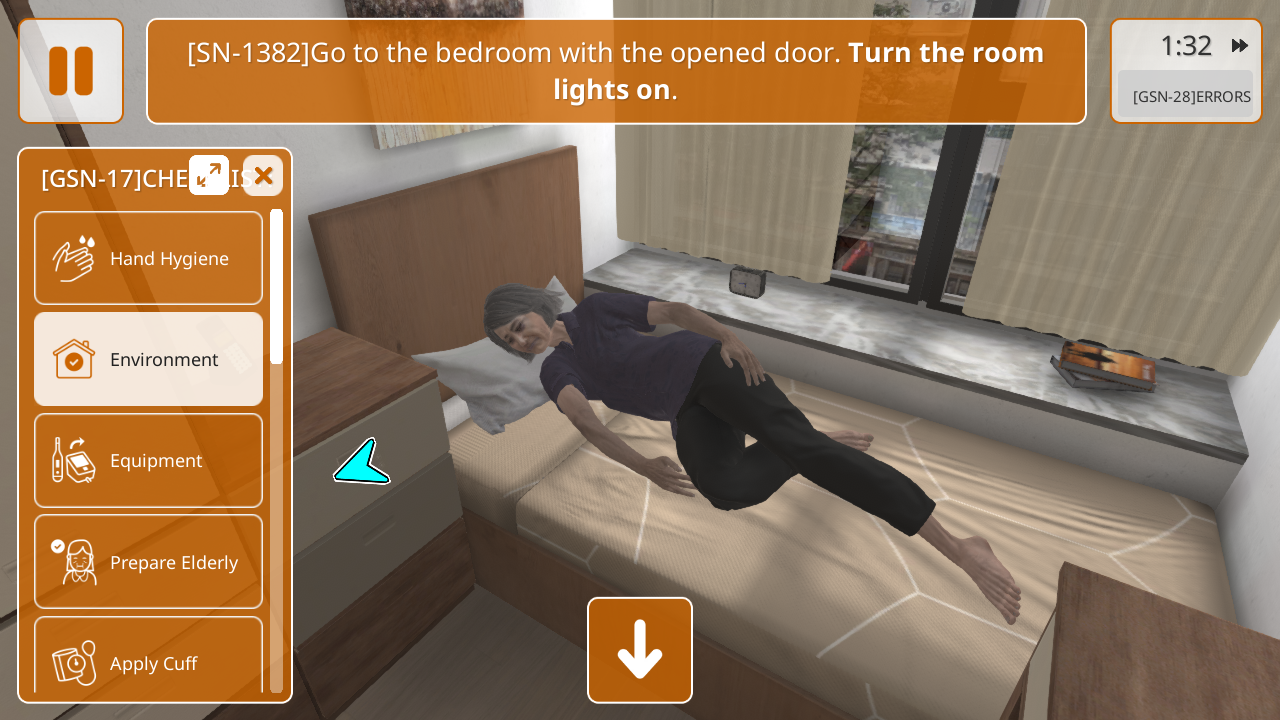This screenshot has height=720, width=1280.
Task: Expand the checklist panel
Action: click(x=209, y=175)
